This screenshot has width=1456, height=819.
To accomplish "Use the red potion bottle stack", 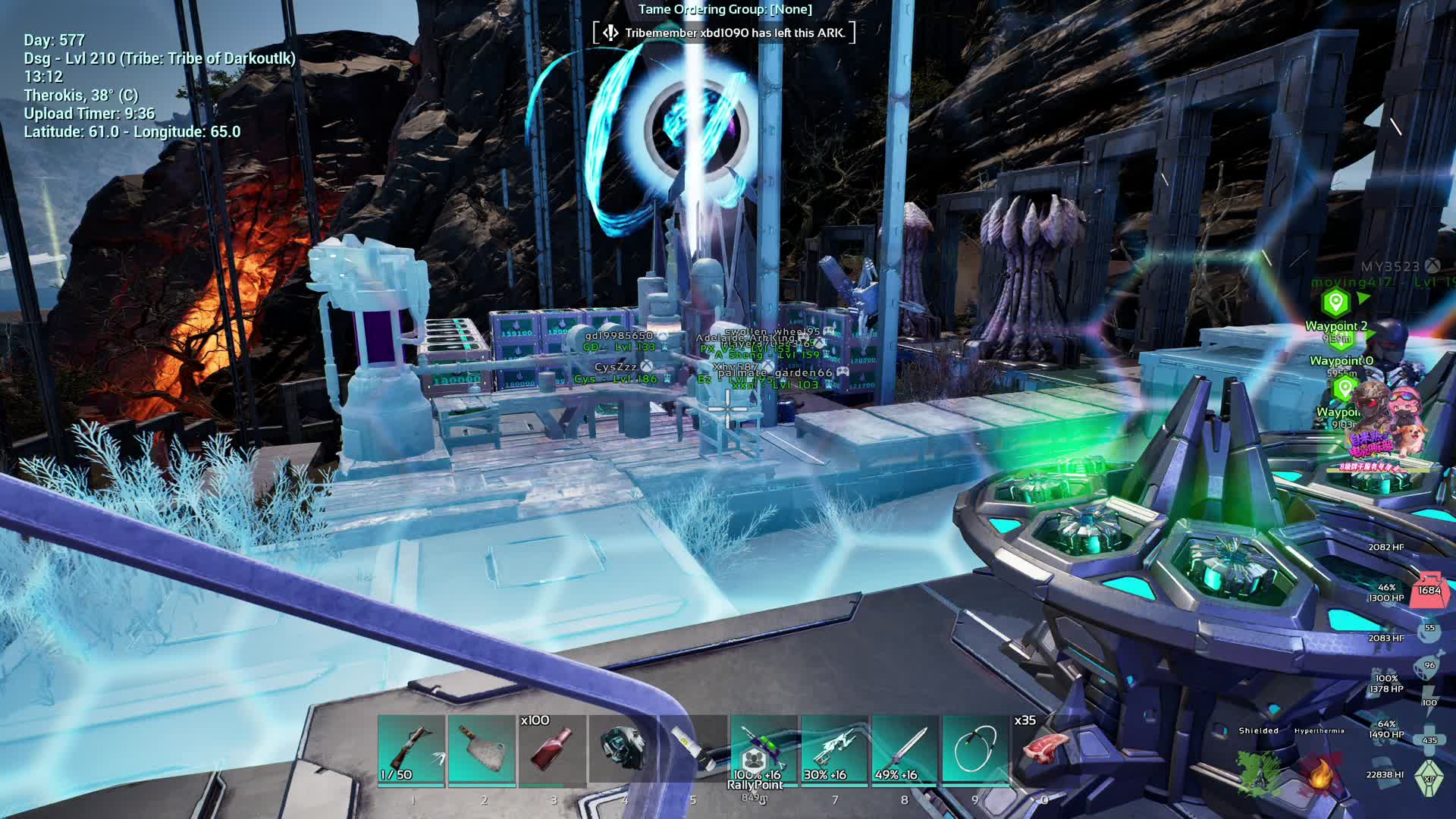I will click(x=553, y=749).
